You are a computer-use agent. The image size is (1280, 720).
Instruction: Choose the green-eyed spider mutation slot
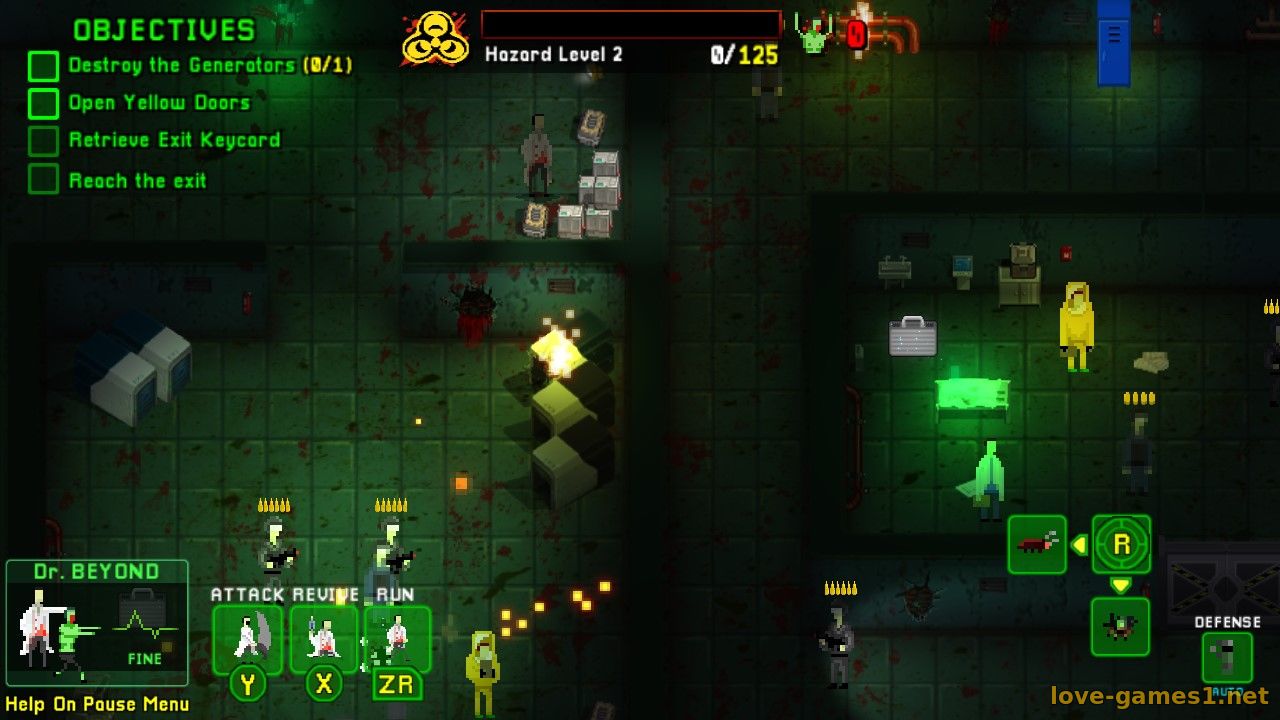tap(1120, 627)
